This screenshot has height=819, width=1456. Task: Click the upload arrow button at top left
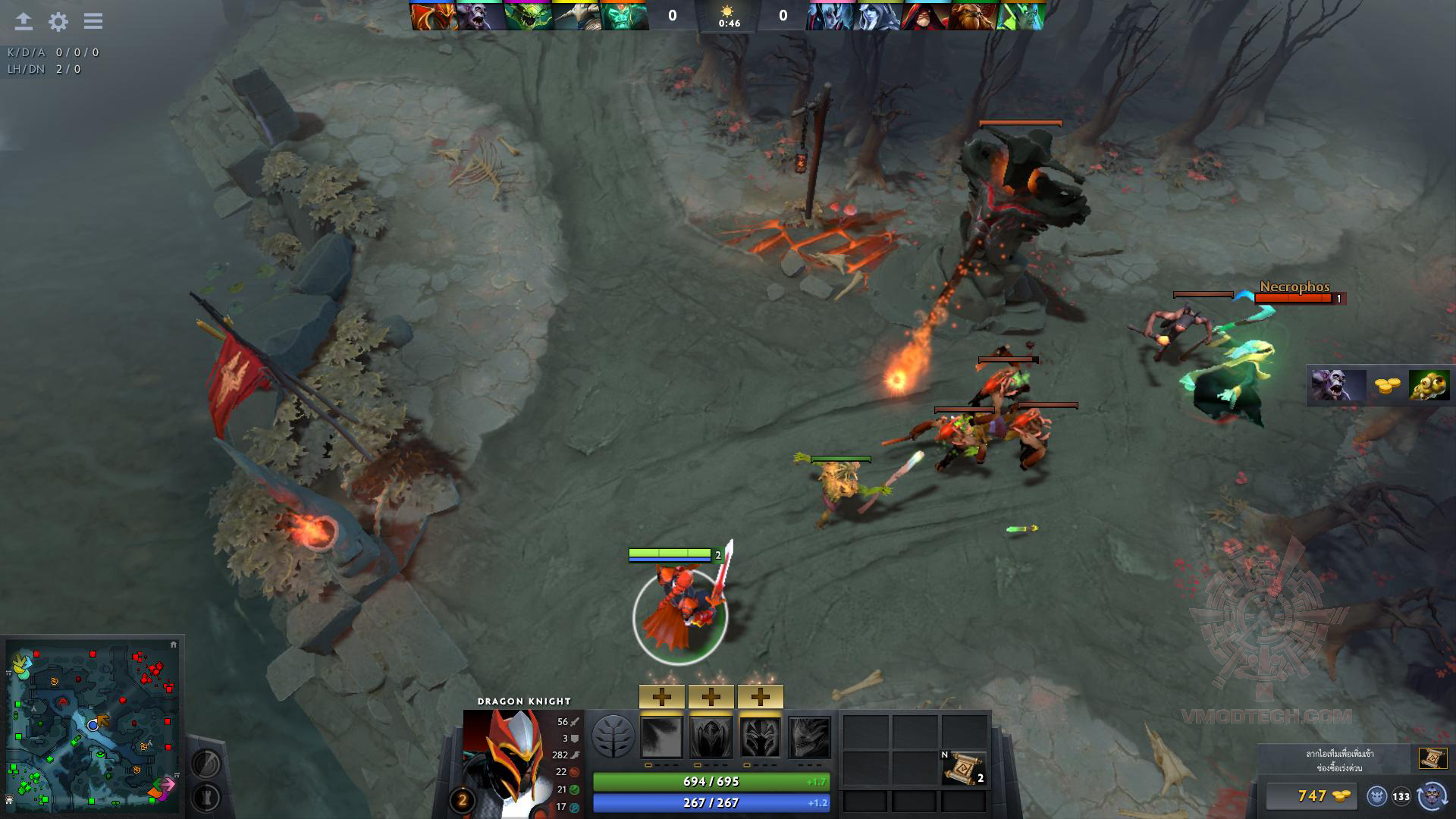pos(24,21)
